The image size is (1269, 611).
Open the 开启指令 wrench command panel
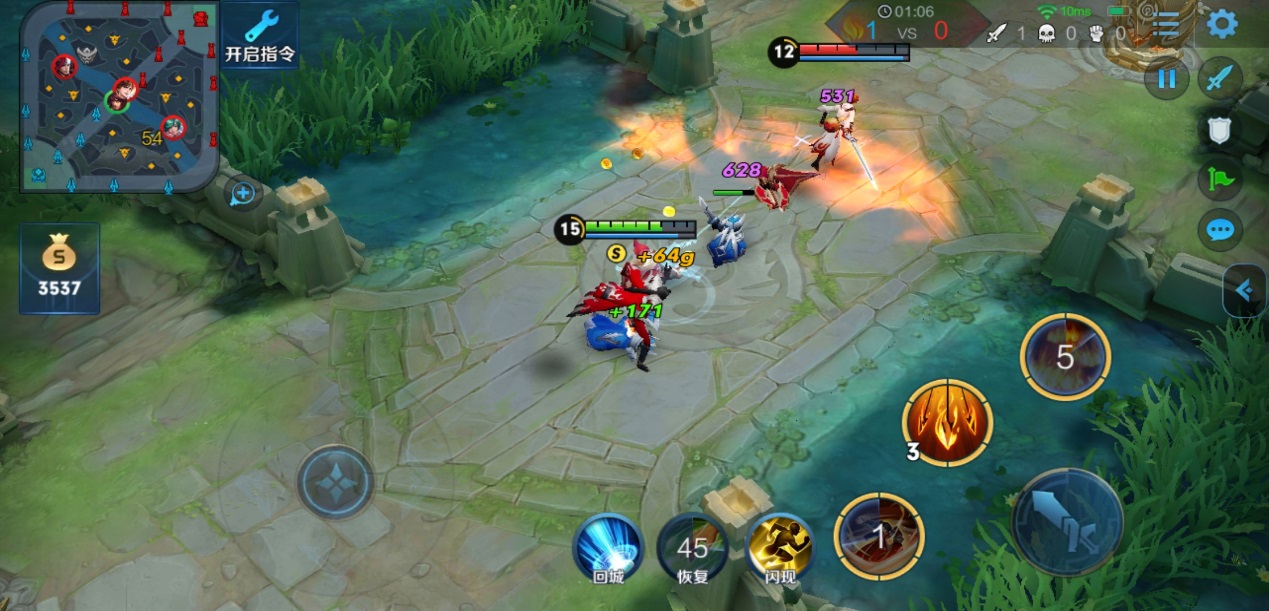click(x=260, y=35)
